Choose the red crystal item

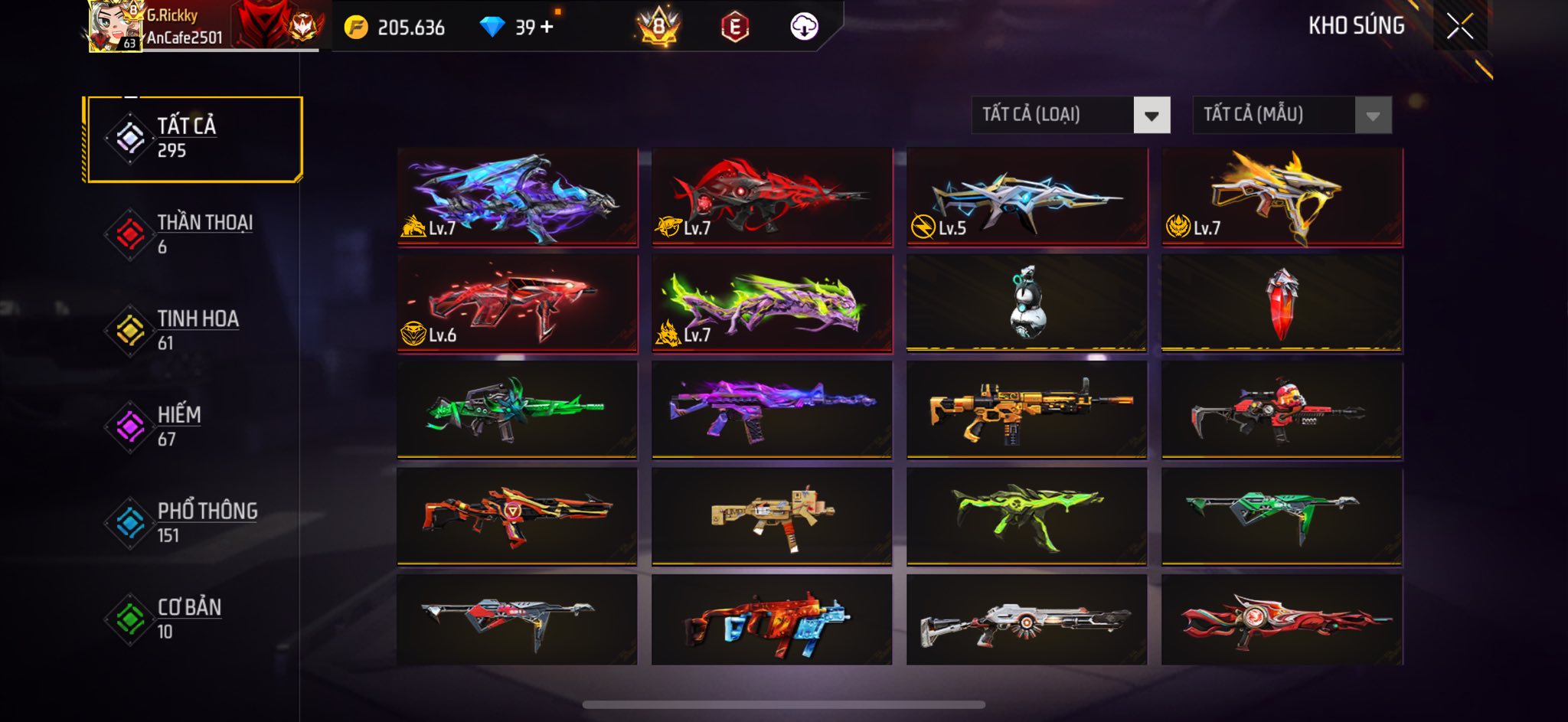tap(1282, 303)
